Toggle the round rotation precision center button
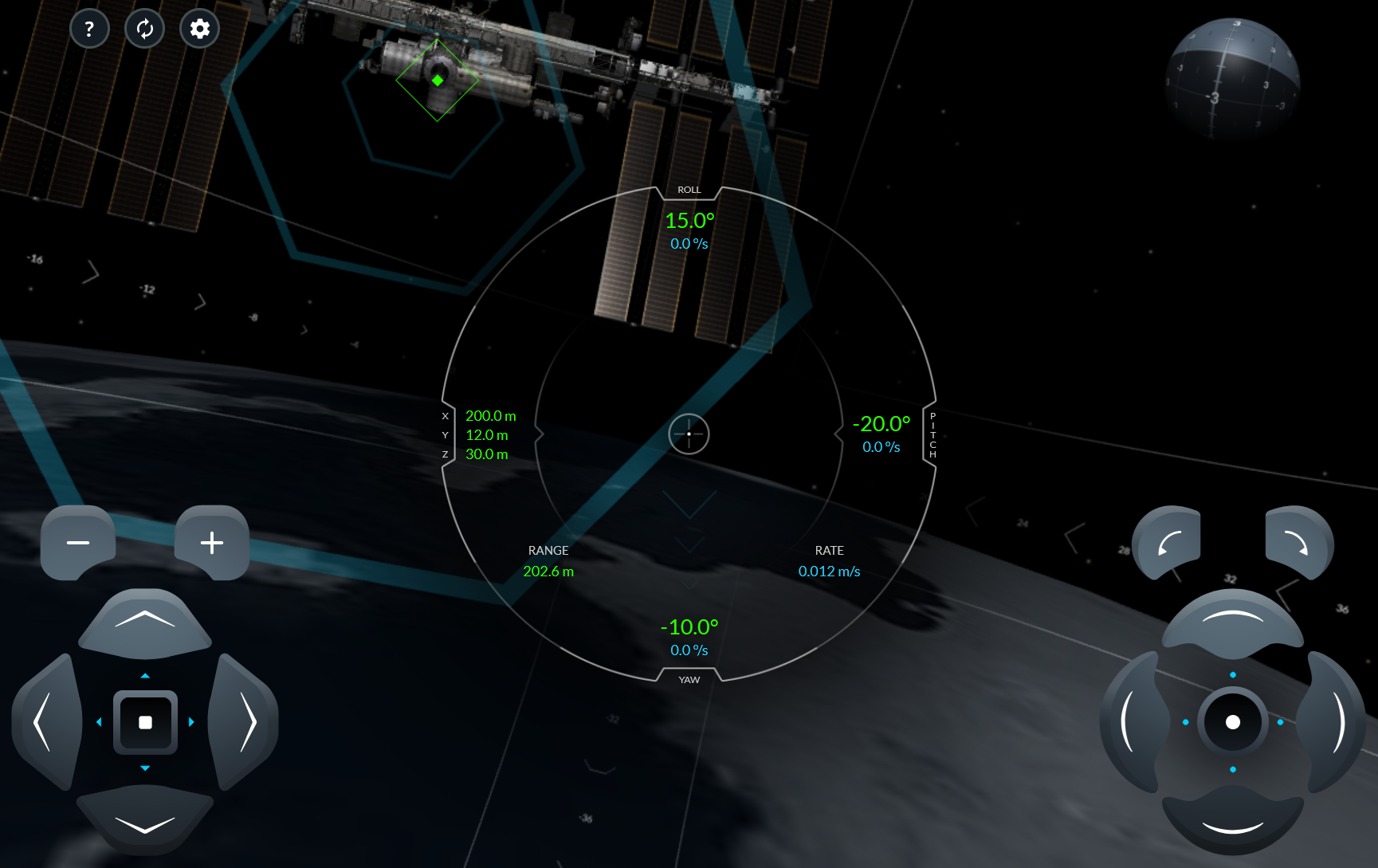This screenshot has height=868, width=1378. pyautogui.click(x=1232, y=722)
